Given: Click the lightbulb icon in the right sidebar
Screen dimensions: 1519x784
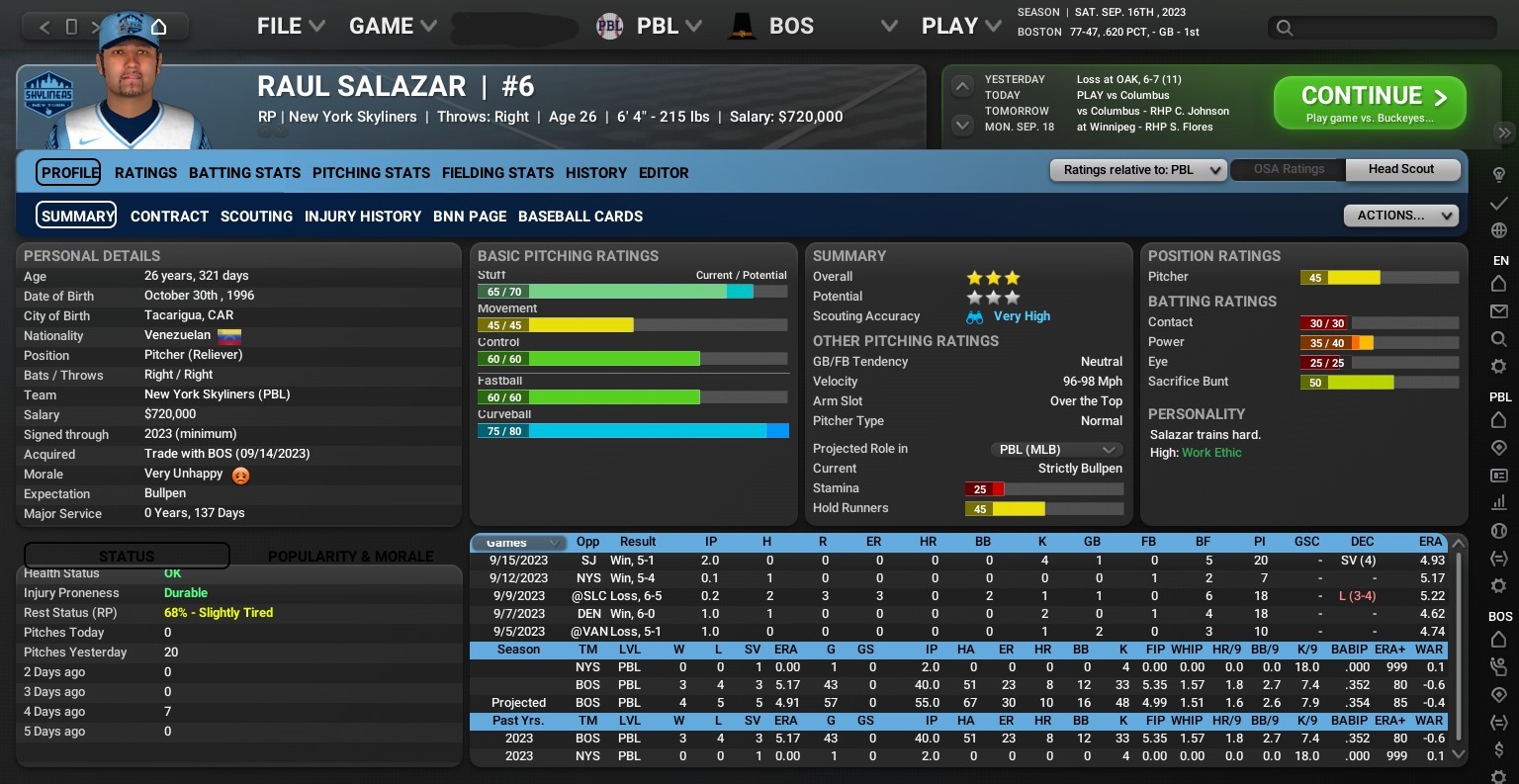Looking at the screenshot, I should [1499, 174].
